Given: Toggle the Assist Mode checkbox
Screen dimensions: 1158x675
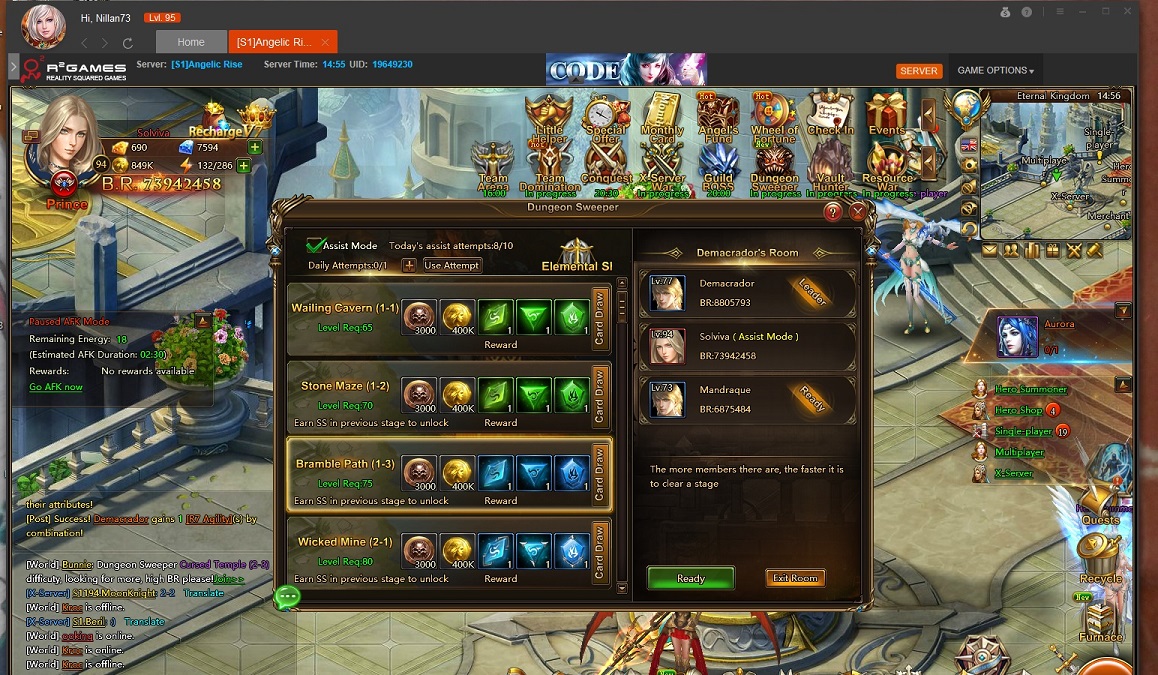Looking at the screenshot, I should point(316,245).
